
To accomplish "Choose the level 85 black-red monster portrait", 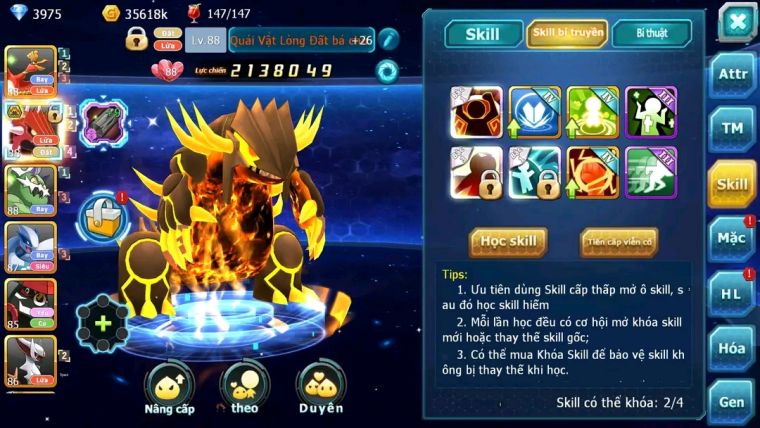I will click(28, 303).
